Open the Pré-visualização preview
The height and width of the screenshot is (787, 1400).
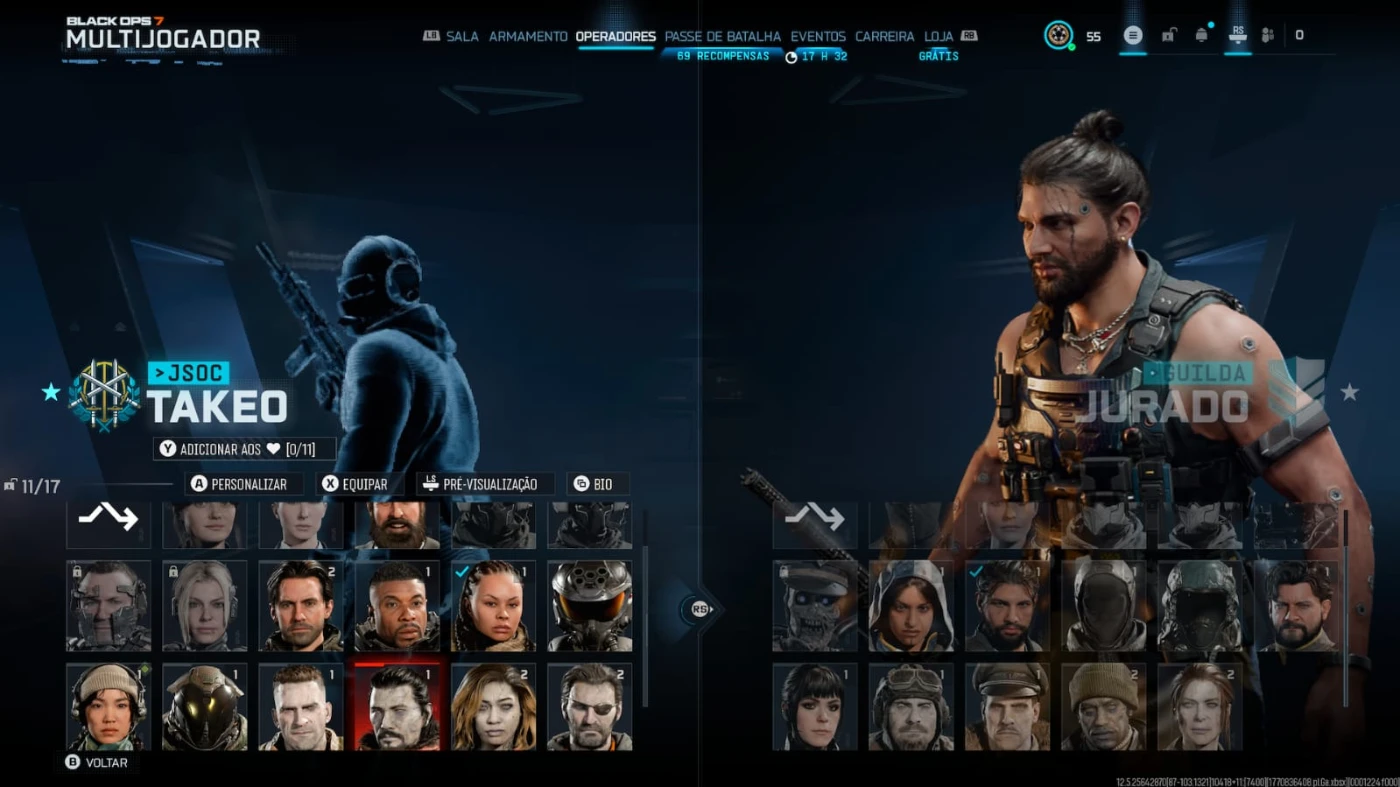(x=486, y=484)
